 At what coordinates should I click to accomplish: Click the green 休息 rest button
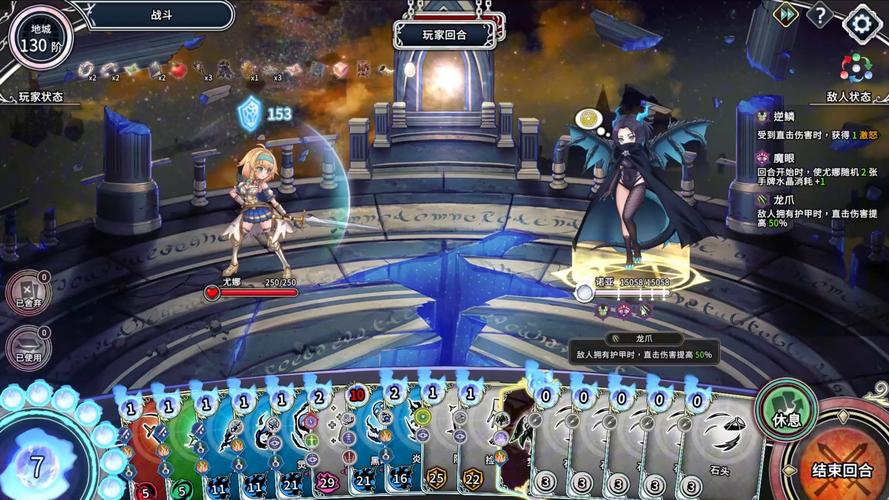tap(783, 411)
